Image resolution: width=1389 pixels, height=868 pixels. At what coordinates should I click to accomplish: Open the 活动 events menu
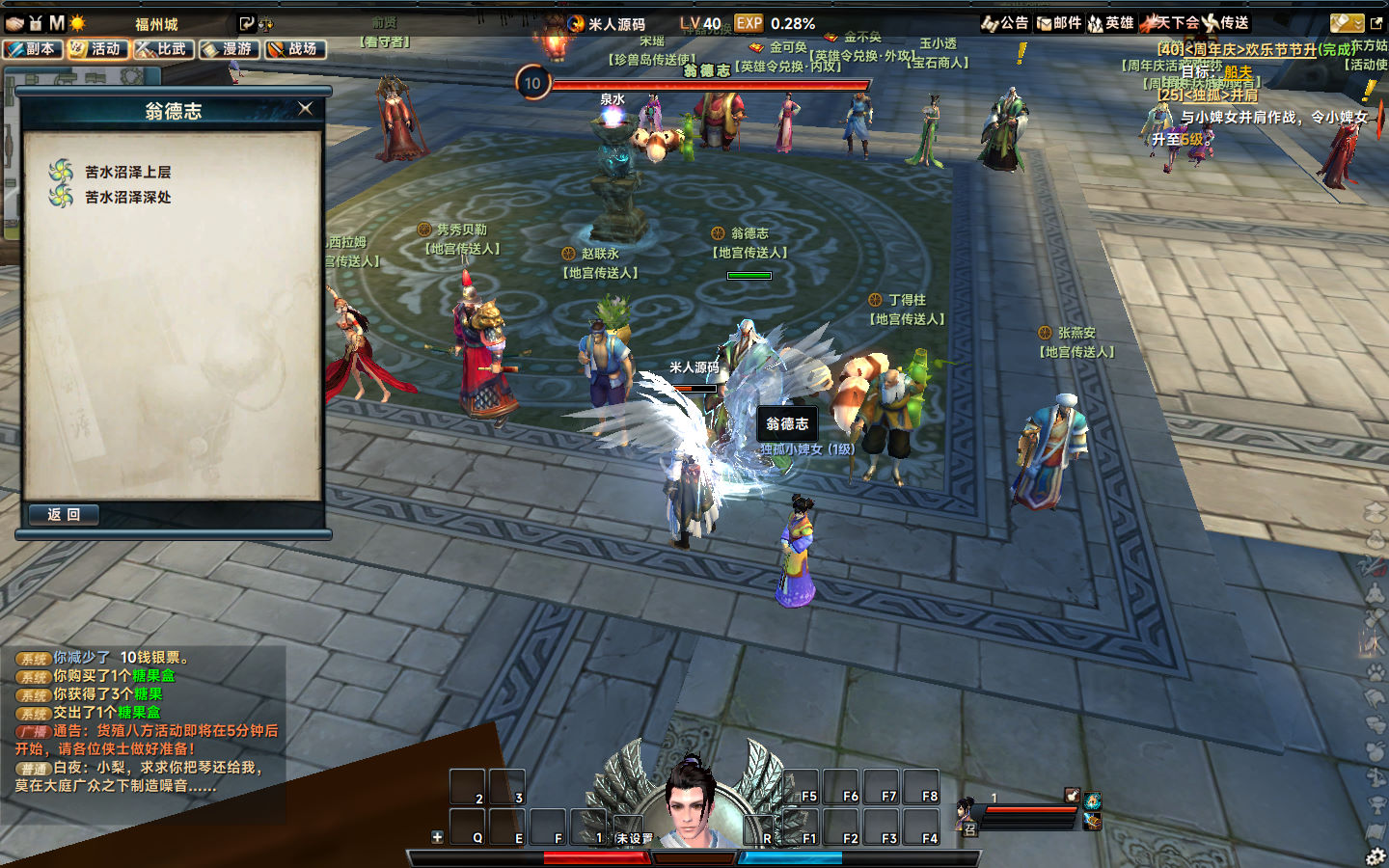pyautogui.click(x=97, y=49)
